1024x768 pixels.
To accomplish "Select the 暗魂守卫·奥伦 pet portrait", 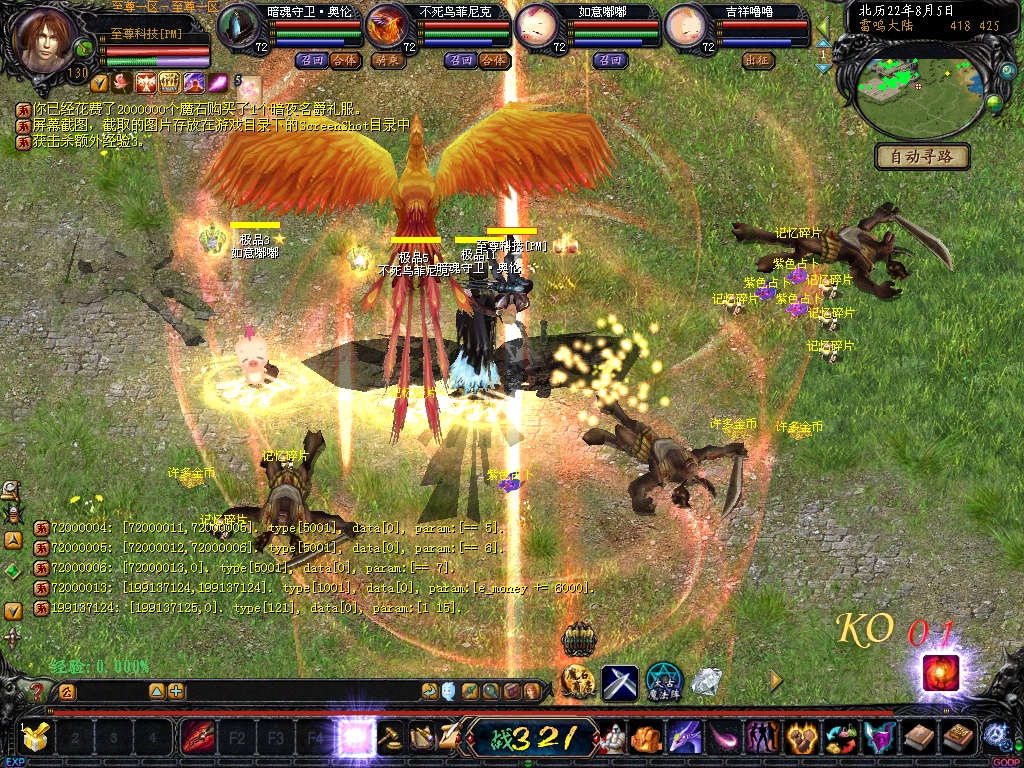I will pyautogui.click(x=240, y=27).
